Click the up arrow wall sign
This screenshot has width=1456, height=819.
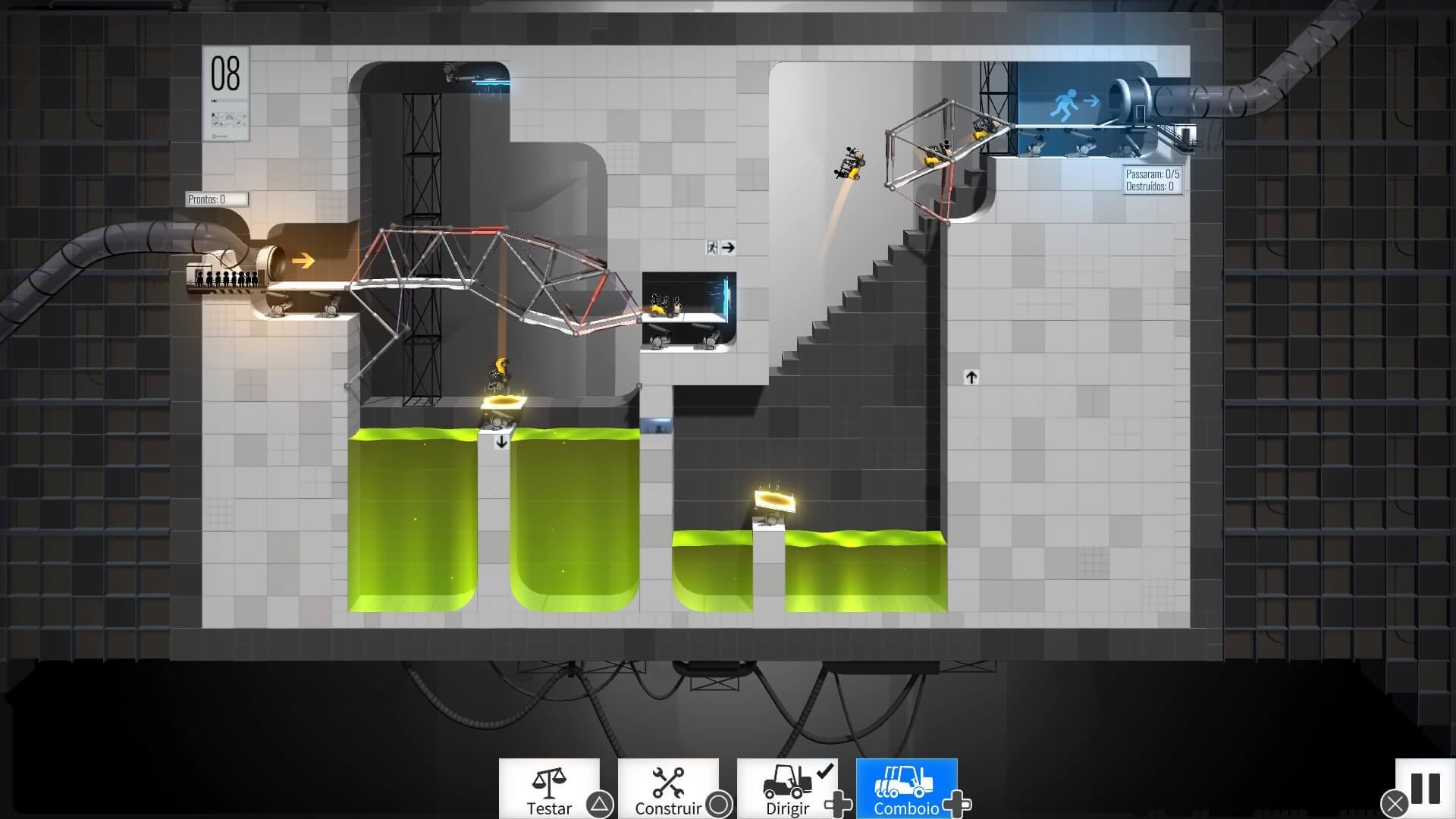[971, 376]
